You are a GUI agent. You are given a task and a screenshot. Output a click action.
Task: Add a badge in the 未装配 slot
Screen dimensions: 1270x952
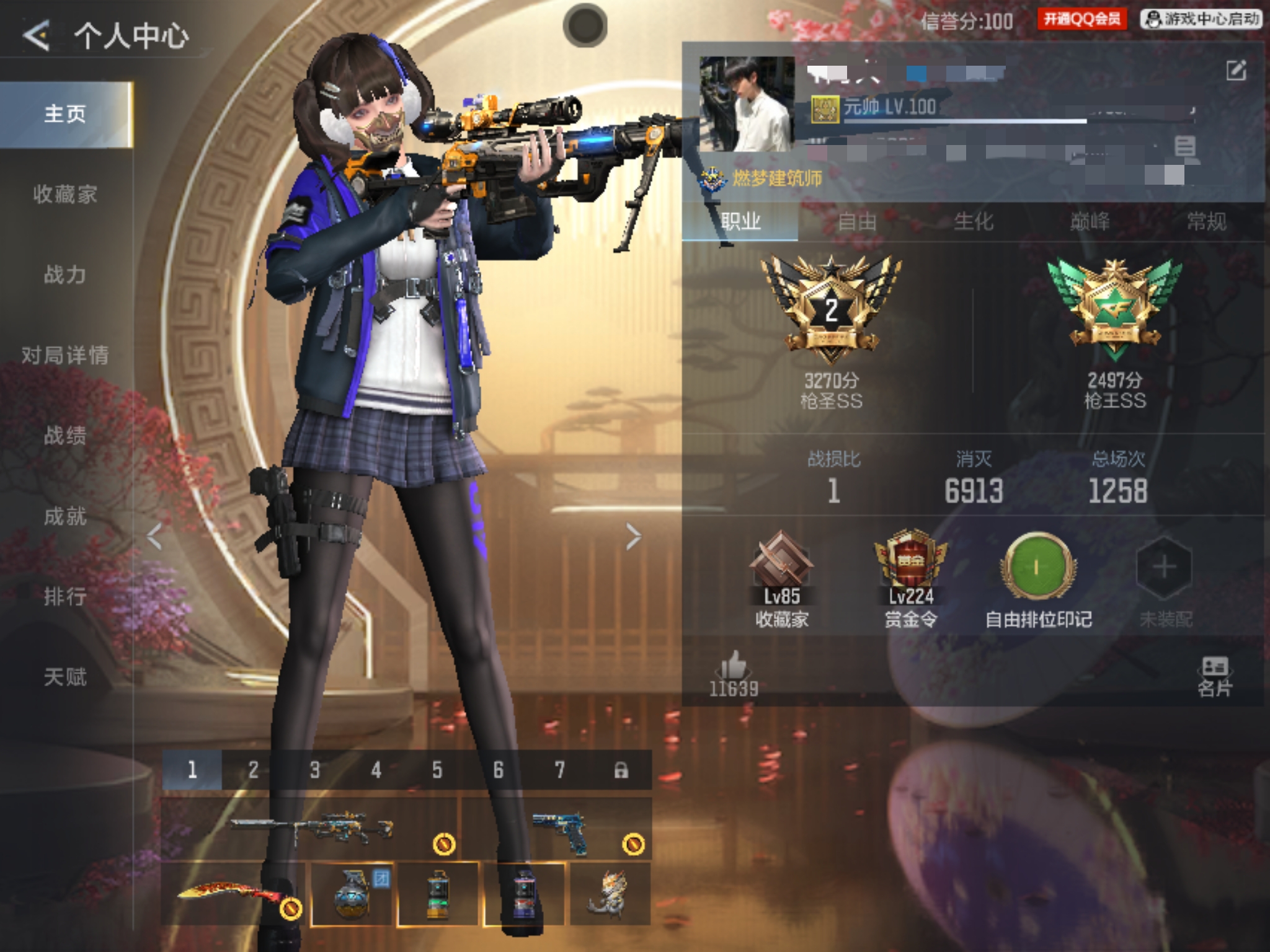pyautogui.click(x=1164, y=568)
